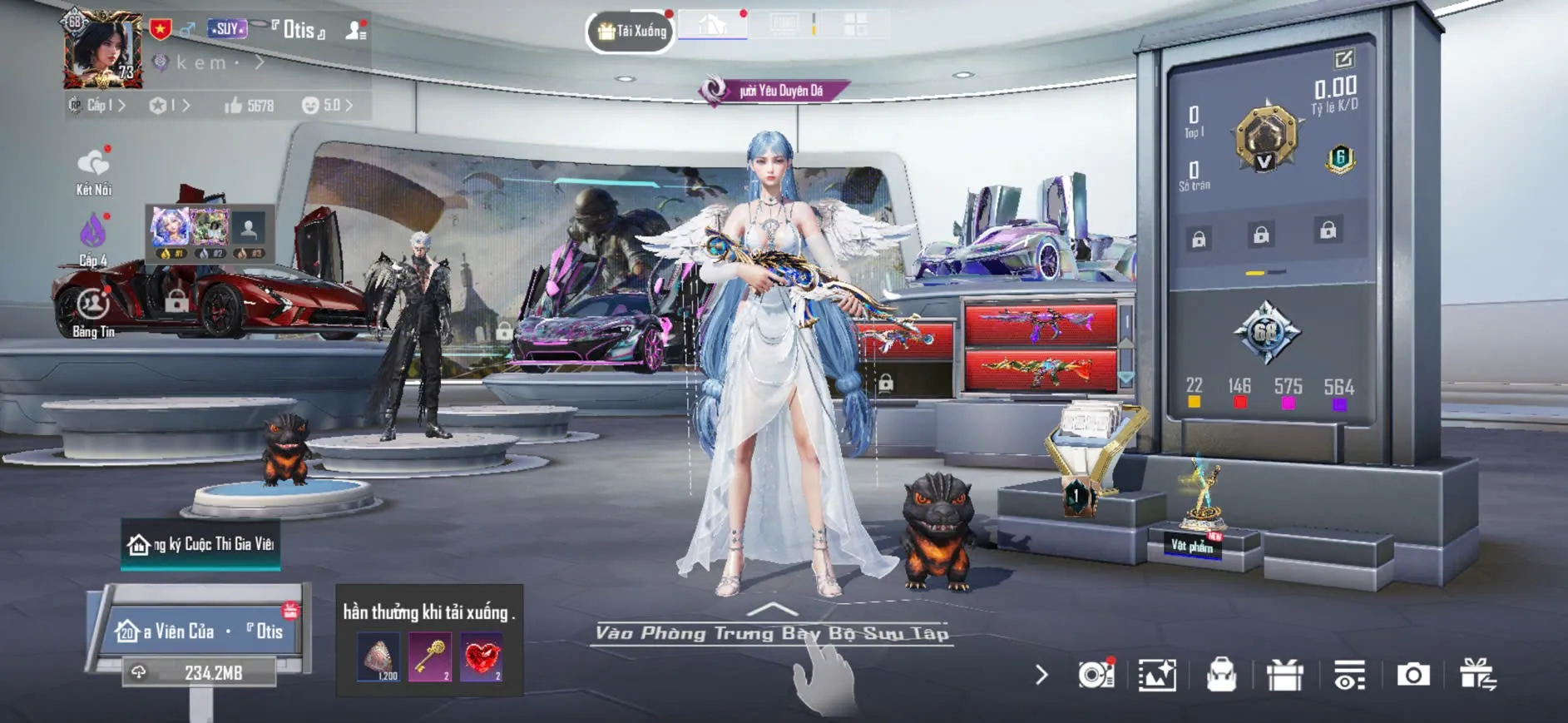This screenshot has height=723, width=1568.
Task: Open the music record player icon
Action: [x=1096, y=675]
